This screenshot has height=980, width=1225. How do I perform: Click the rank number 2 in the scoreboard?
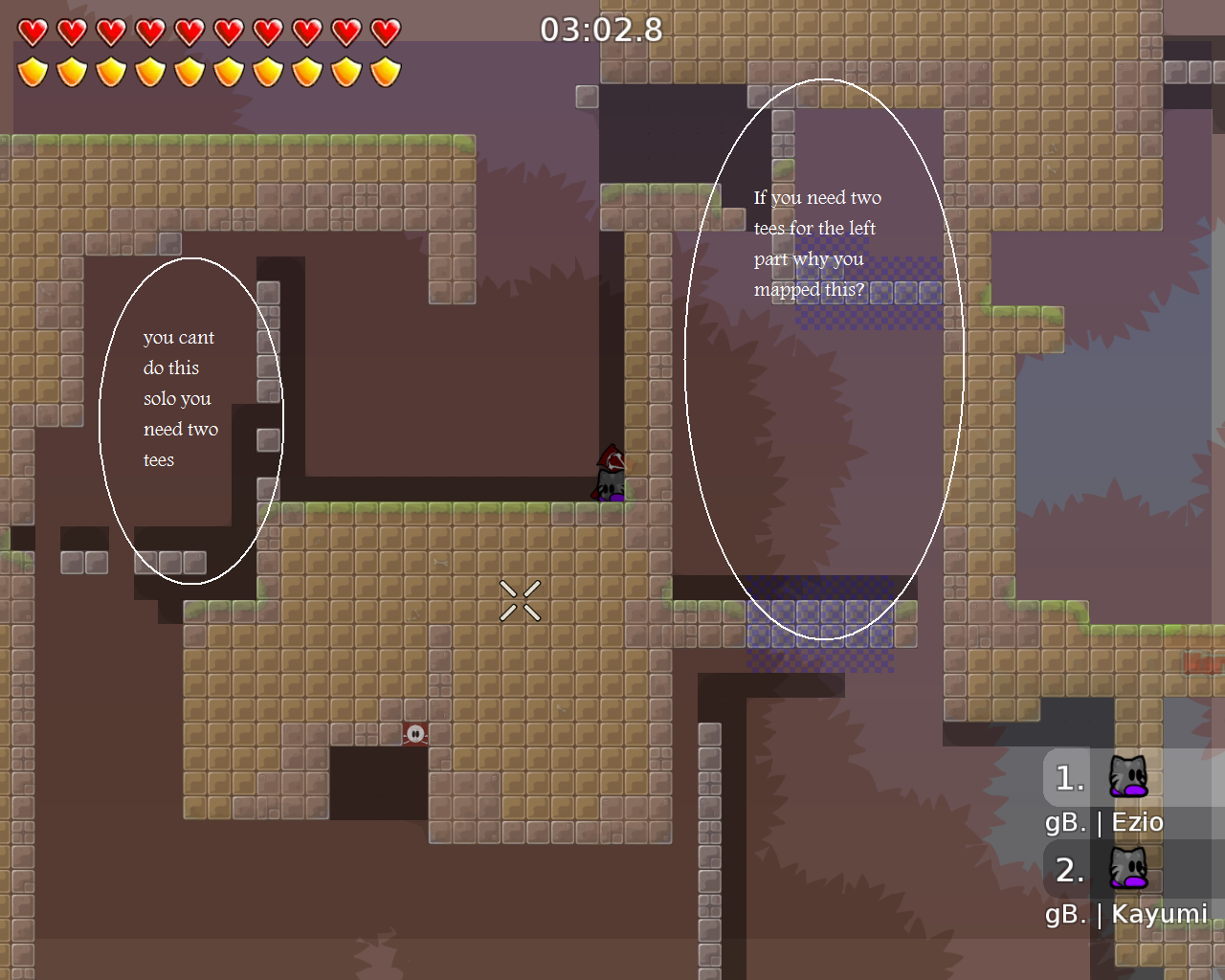coord(1071,870)
